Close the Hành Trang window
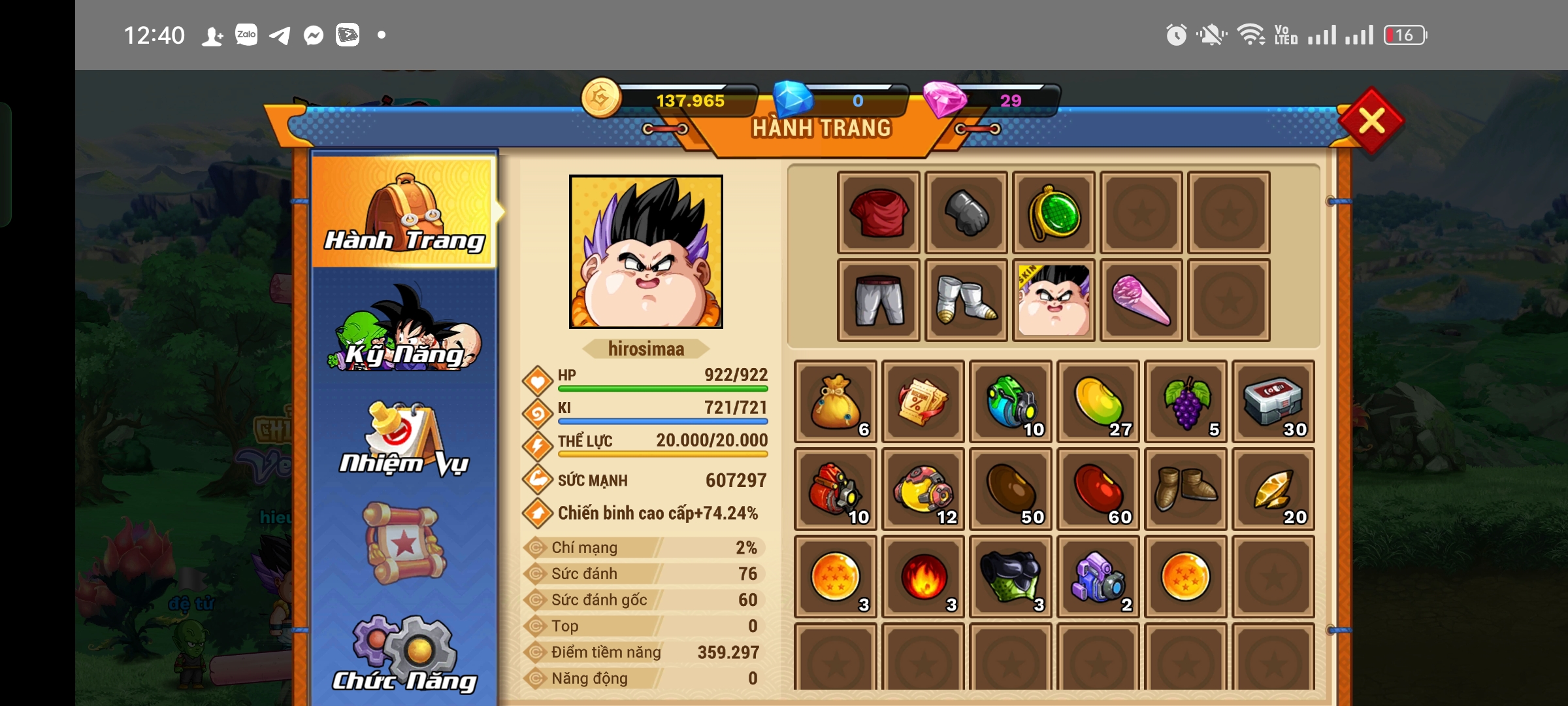1568x706 pixels. (x=1371, y=121)
